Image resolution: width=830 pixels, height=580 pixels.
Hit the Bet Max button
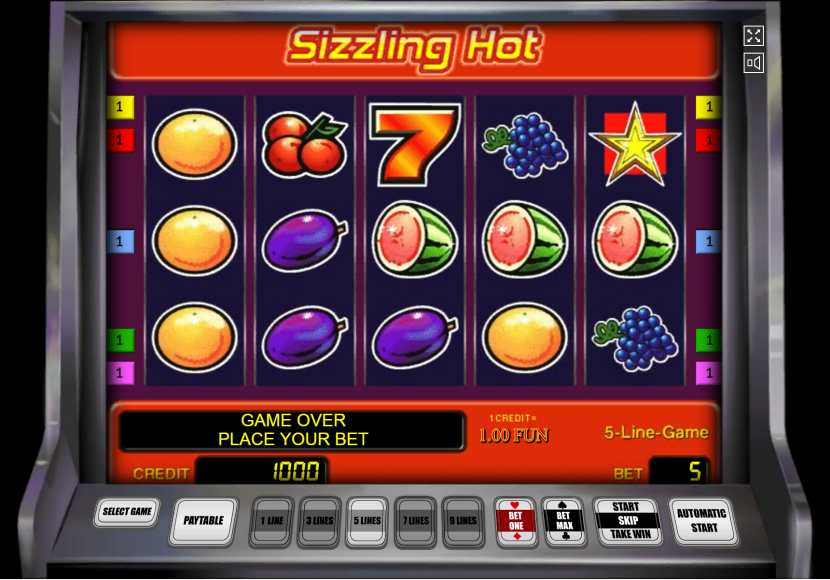(563, 521)
